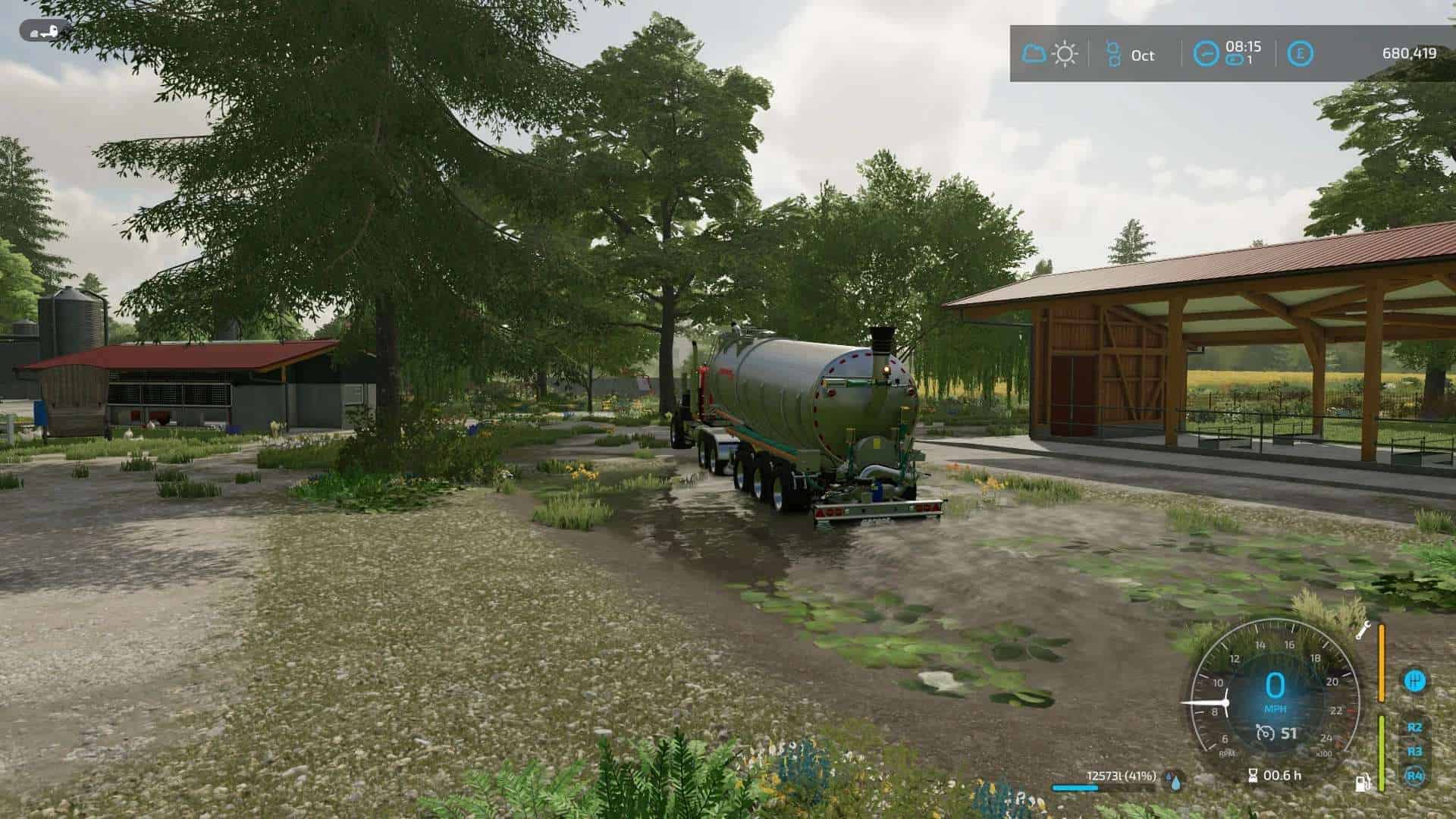Engage reverse gear R2
This screenshot has height=819, width=1456.
(1415, 728)
